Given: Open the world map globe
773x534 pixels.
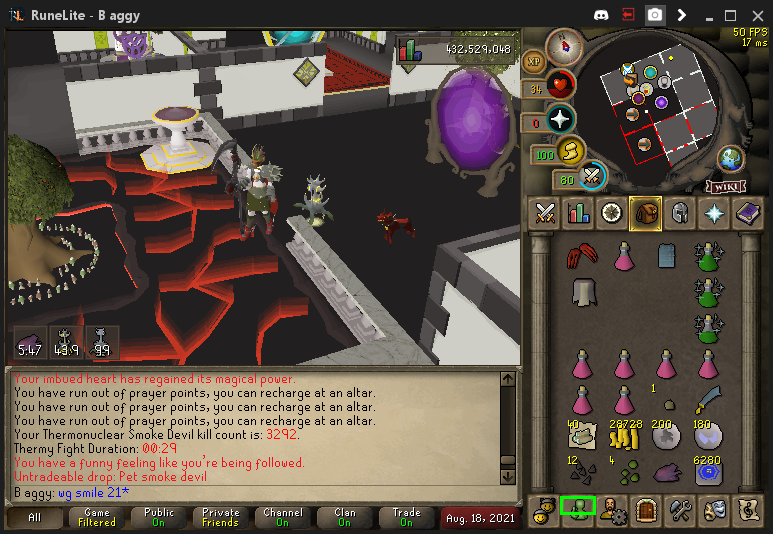Looking at the screenshot, I should 731,158.
